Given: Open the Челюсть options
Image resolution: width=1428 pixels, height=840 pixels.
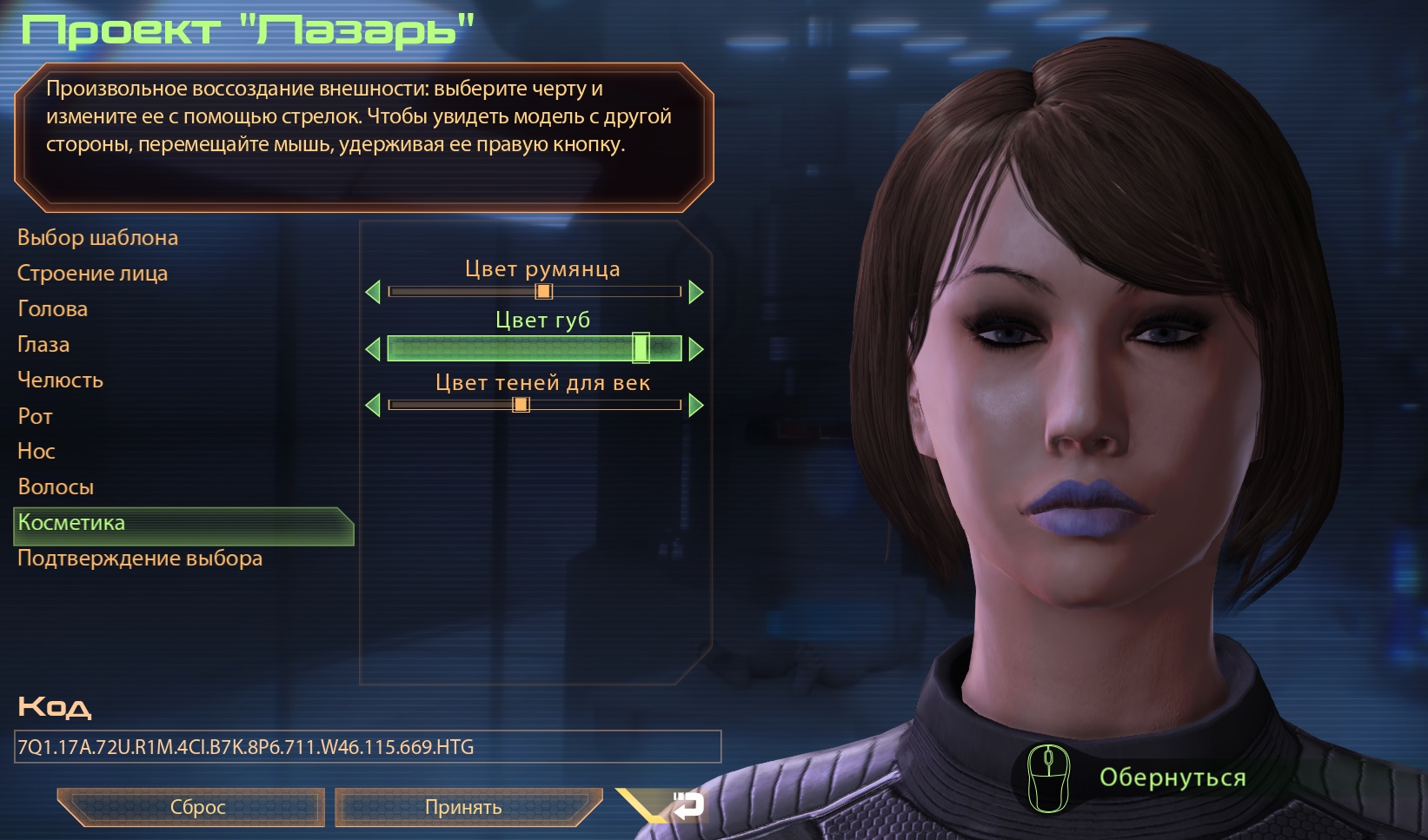Looking at the screenshot, I should coord(60,380).
